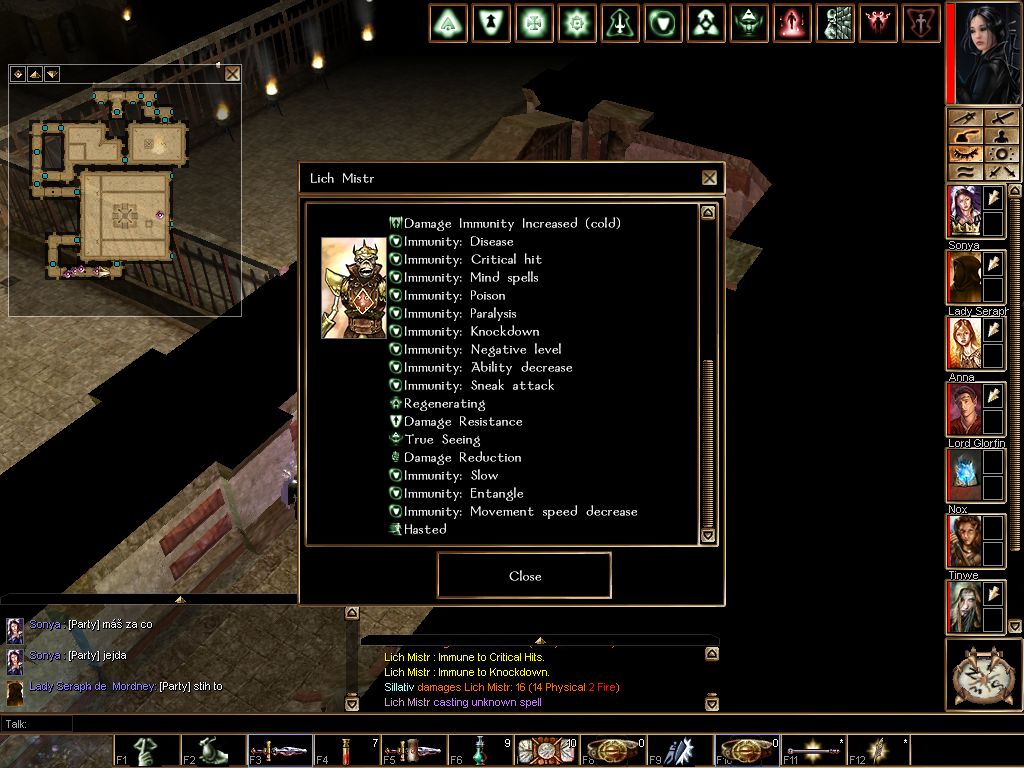
Task: Close the Lich Mistr window with the X
Action: (709, 178)
